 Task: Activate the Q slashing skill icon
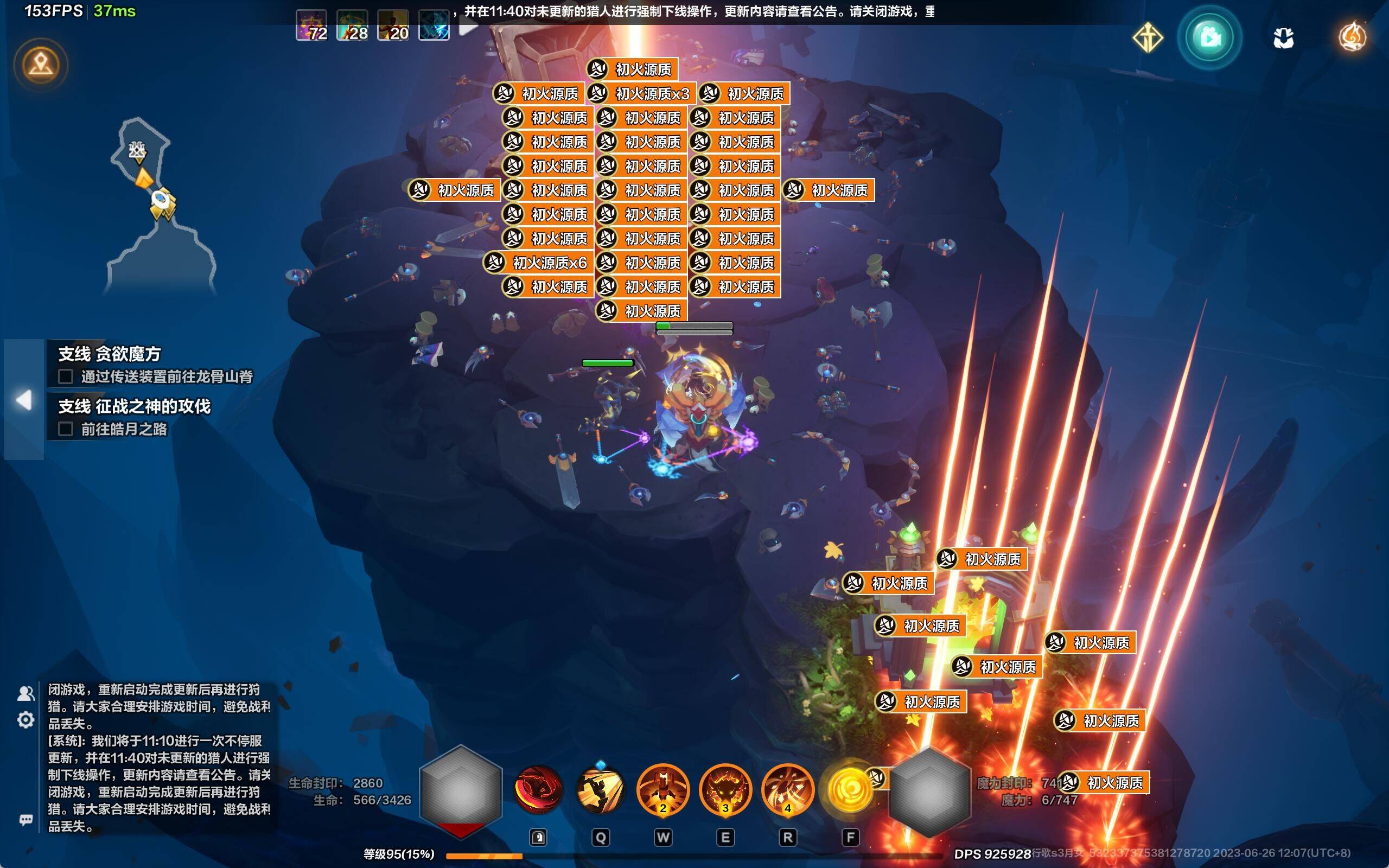[601, 790]
